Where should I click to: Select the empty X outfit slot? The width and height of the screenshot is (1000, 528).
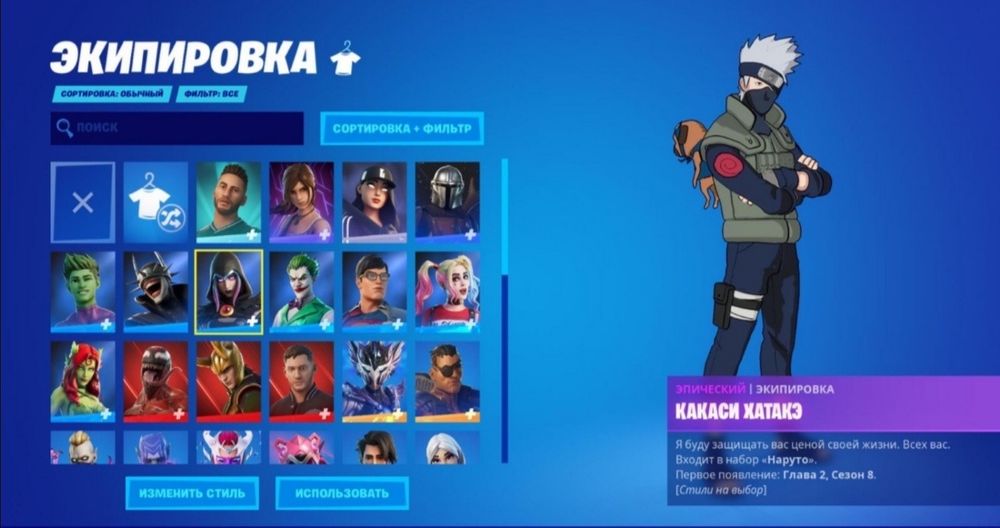(x=83, y=202)
